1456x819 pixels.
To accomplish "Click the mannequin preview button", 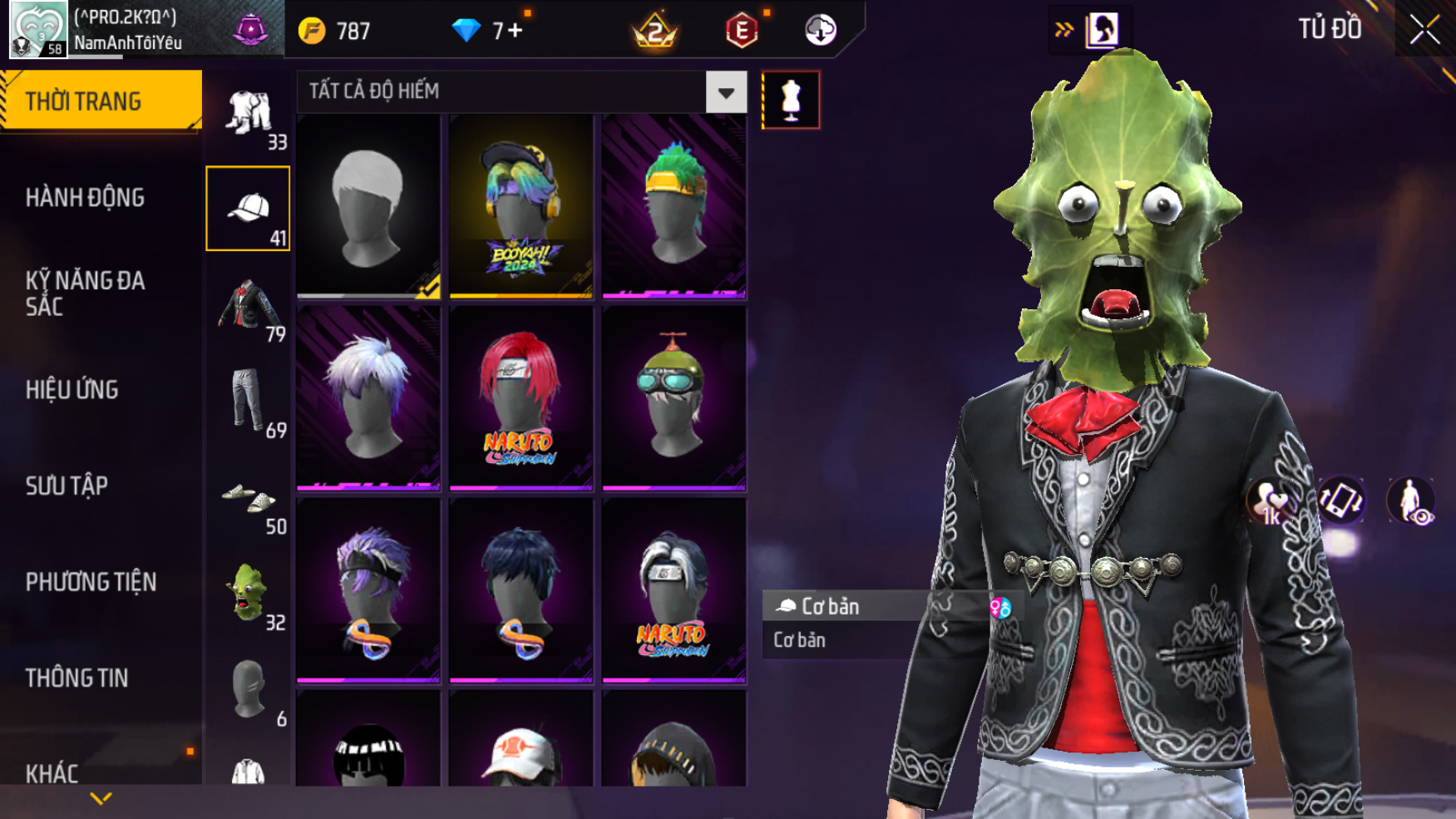I will click(x=791, y=100).
